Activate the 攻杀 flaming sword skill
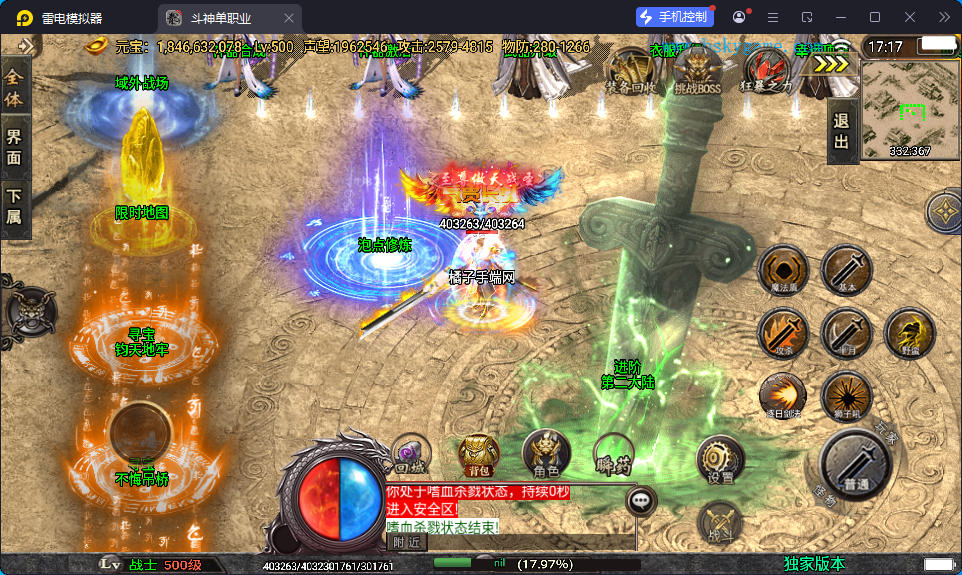Screen dimensions: 962x575 (x=783, y=332)
